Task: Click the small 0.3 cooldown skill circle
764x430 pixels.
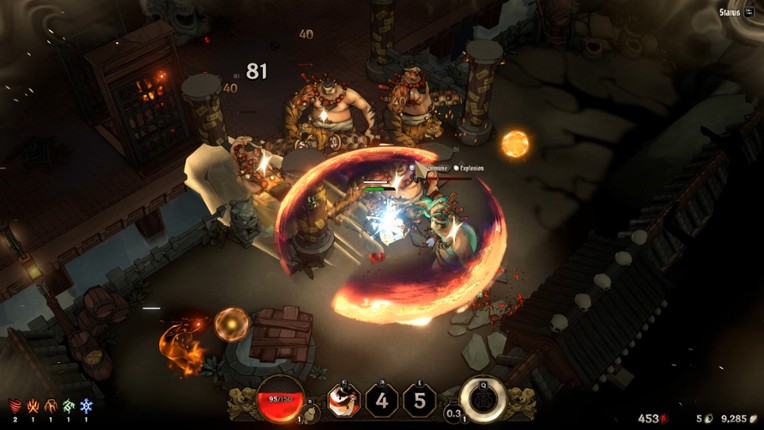Action: [x=453, y=412]
